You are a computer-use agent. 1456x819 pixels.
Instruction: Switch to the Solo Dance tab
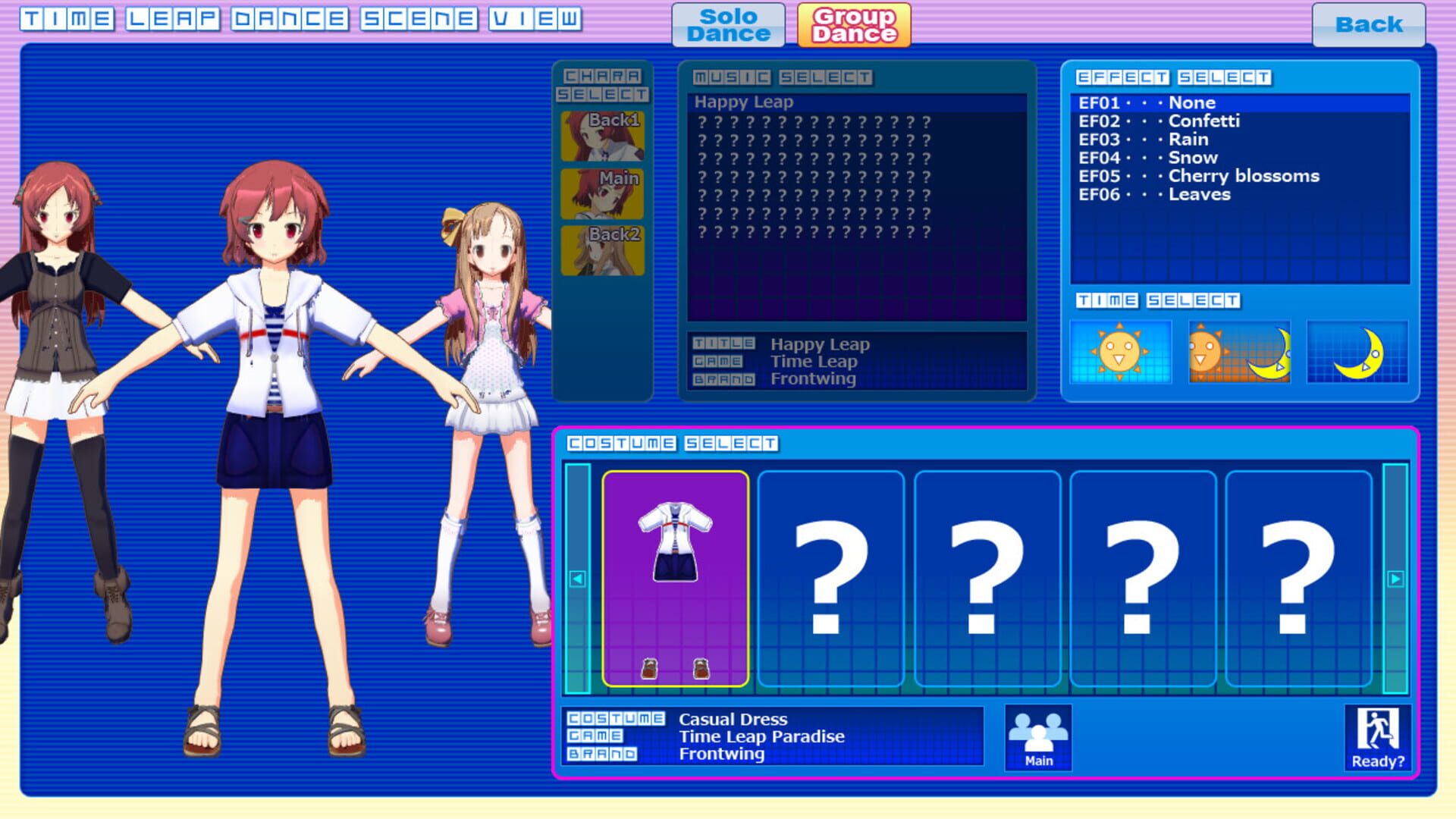pyautogui.click(x=727, y=23)
